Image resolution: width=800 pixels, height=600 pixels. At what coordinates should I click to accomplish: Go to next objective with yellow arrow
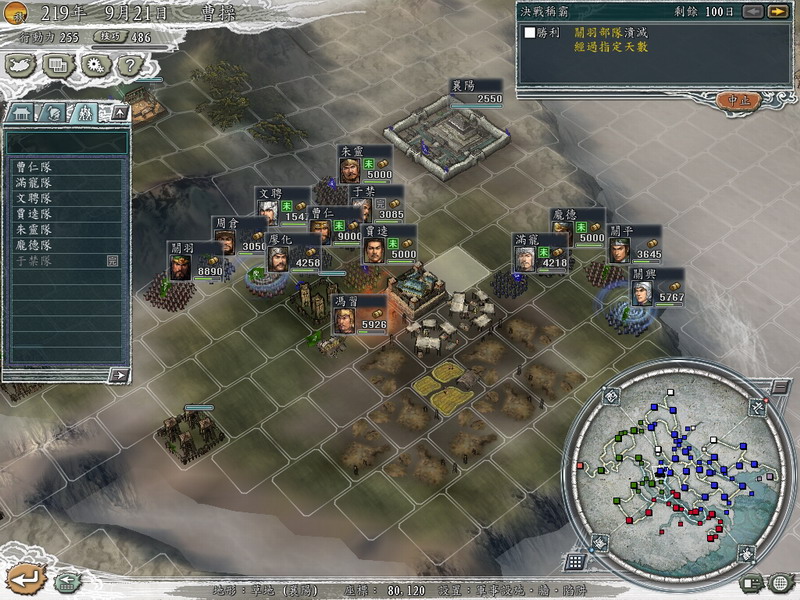point(777,12)
